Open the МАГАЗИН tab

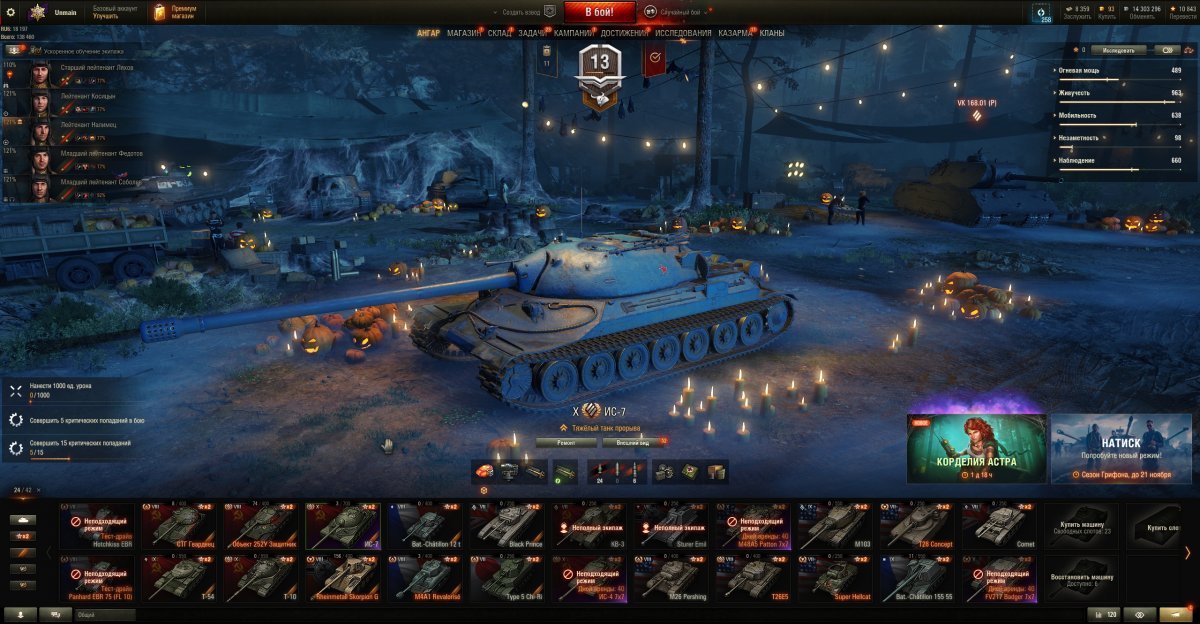tap(464, 33)
